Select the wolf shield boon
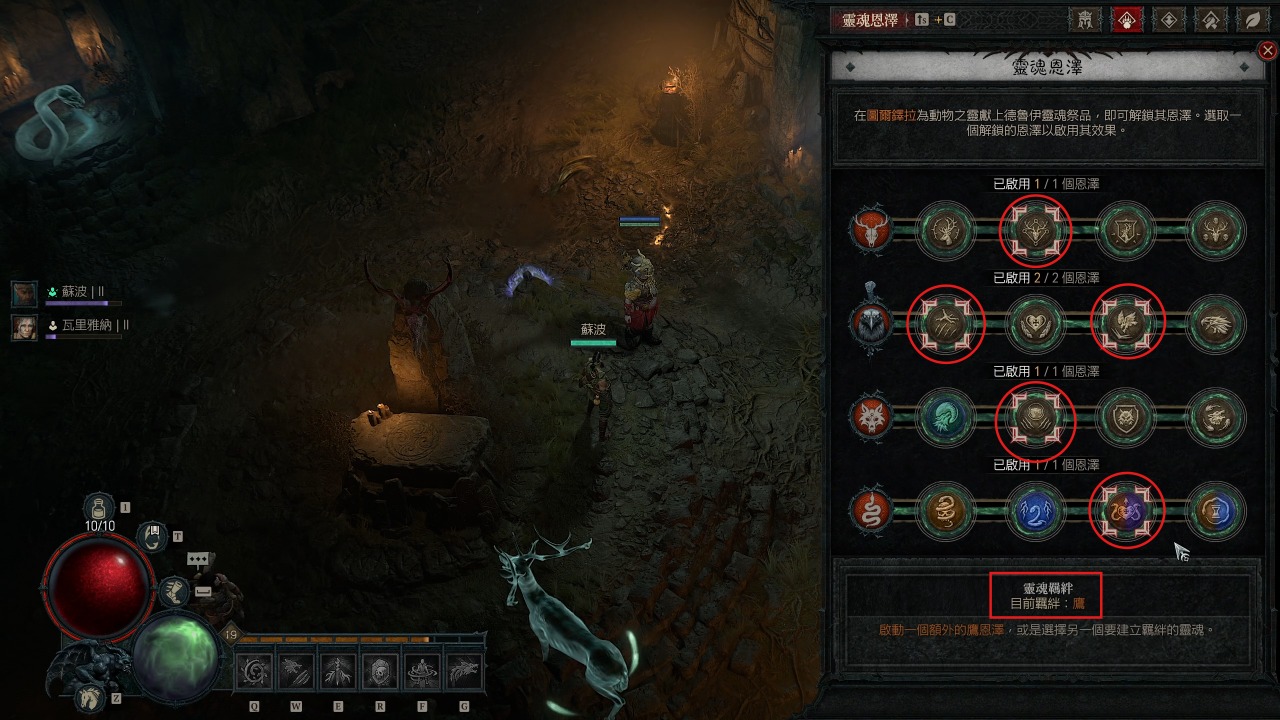1280x720 pixels. (x=1126, y=417)
